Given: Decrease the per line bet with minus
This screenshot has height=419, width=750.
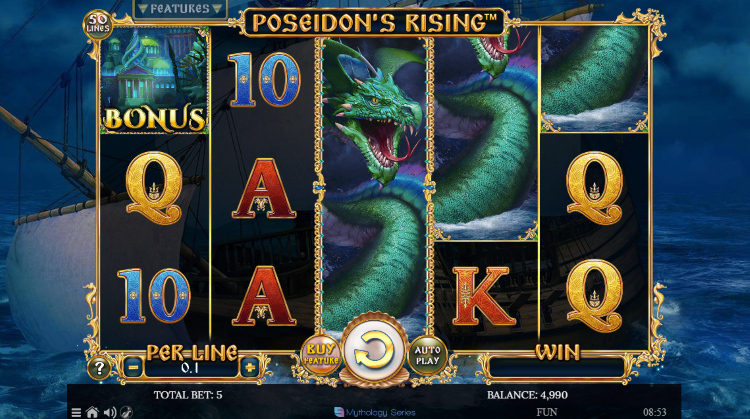Looking at the screenshot, I should (134, 367).
